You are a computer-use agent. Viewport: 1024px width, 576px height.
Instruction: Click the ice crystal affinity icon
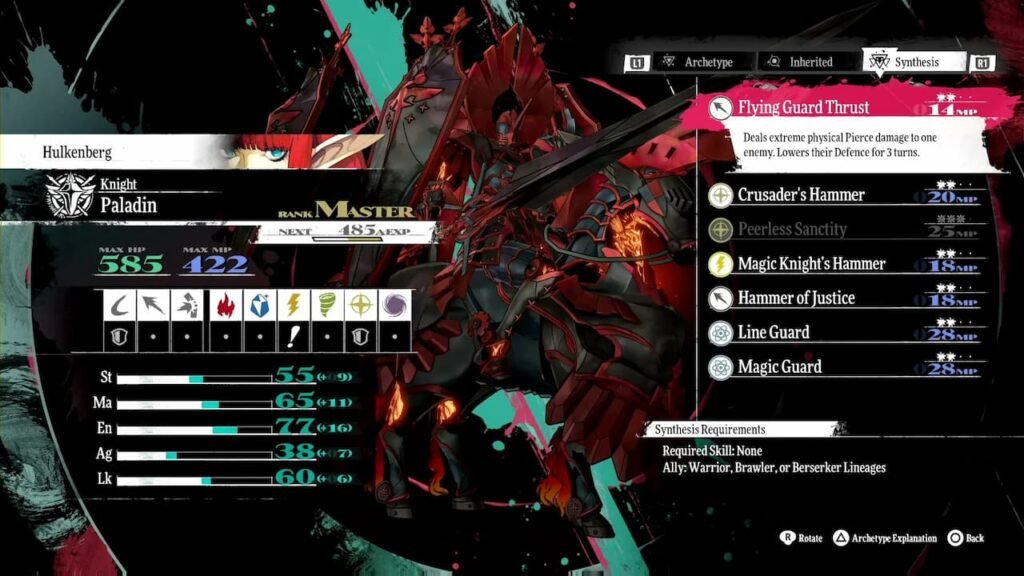(x=258, y=305)
